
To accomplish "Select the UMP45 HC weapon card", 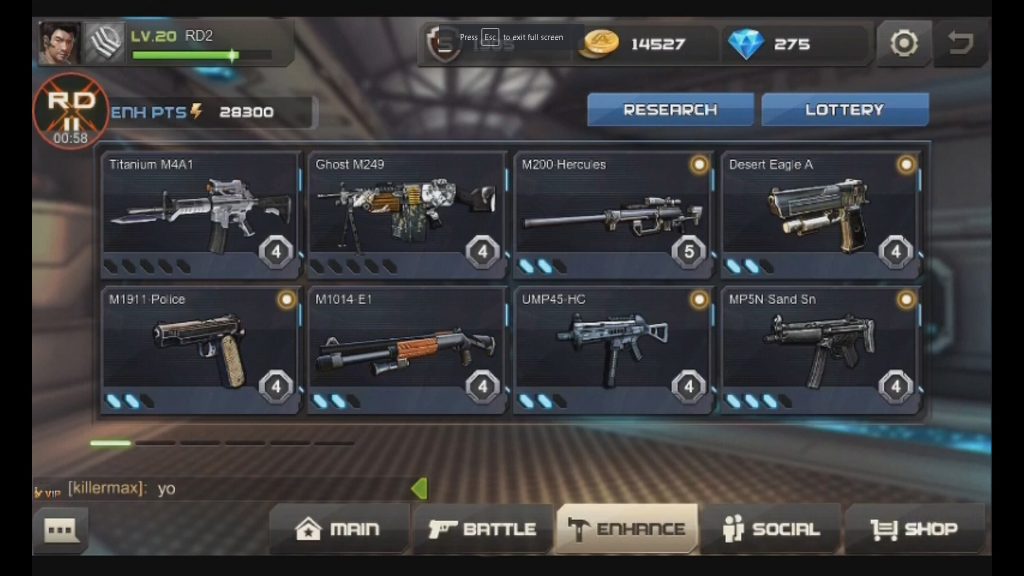I will (x=613, y=350).
